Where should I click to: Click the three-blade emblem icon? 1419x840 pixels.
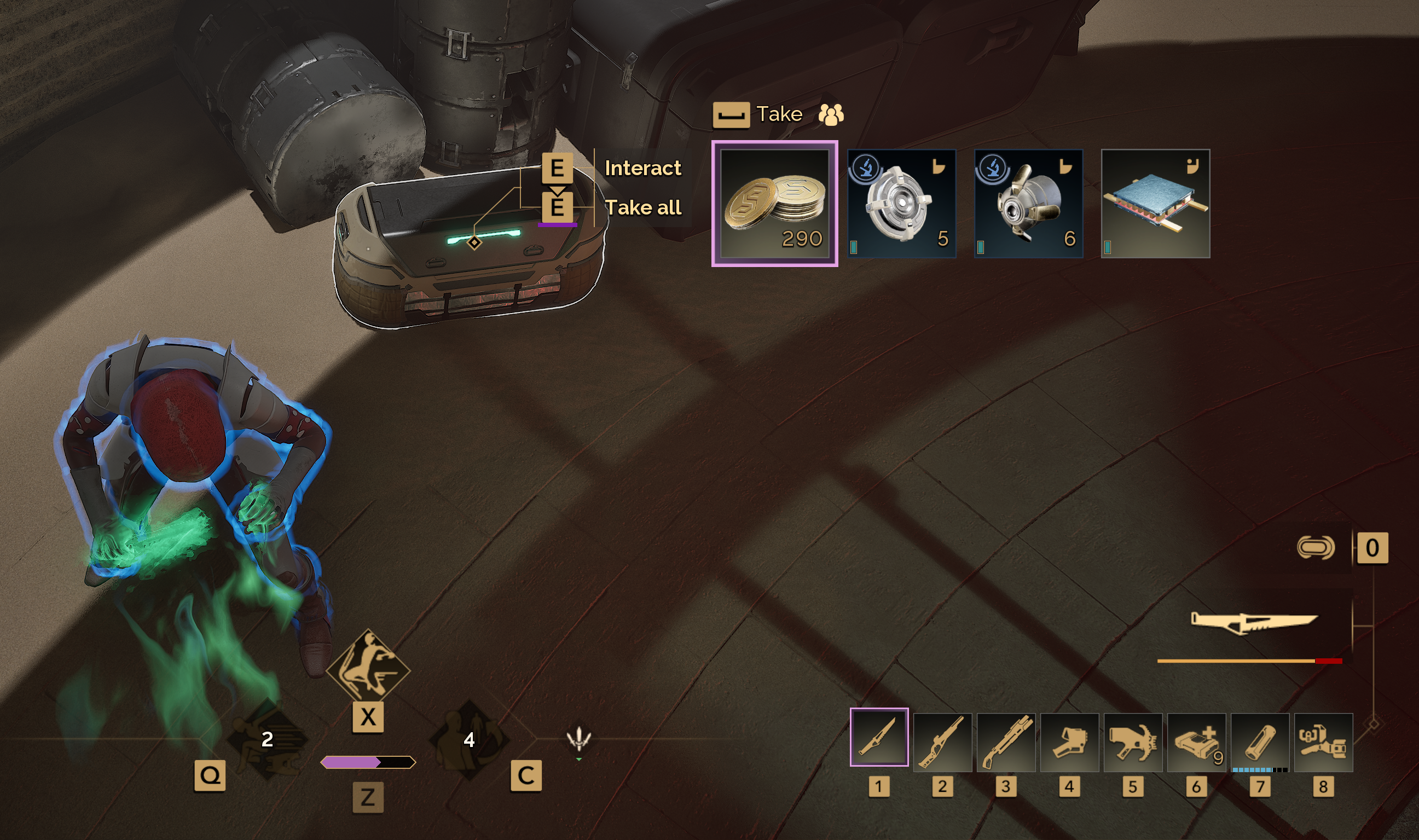(x=578, y=738)
